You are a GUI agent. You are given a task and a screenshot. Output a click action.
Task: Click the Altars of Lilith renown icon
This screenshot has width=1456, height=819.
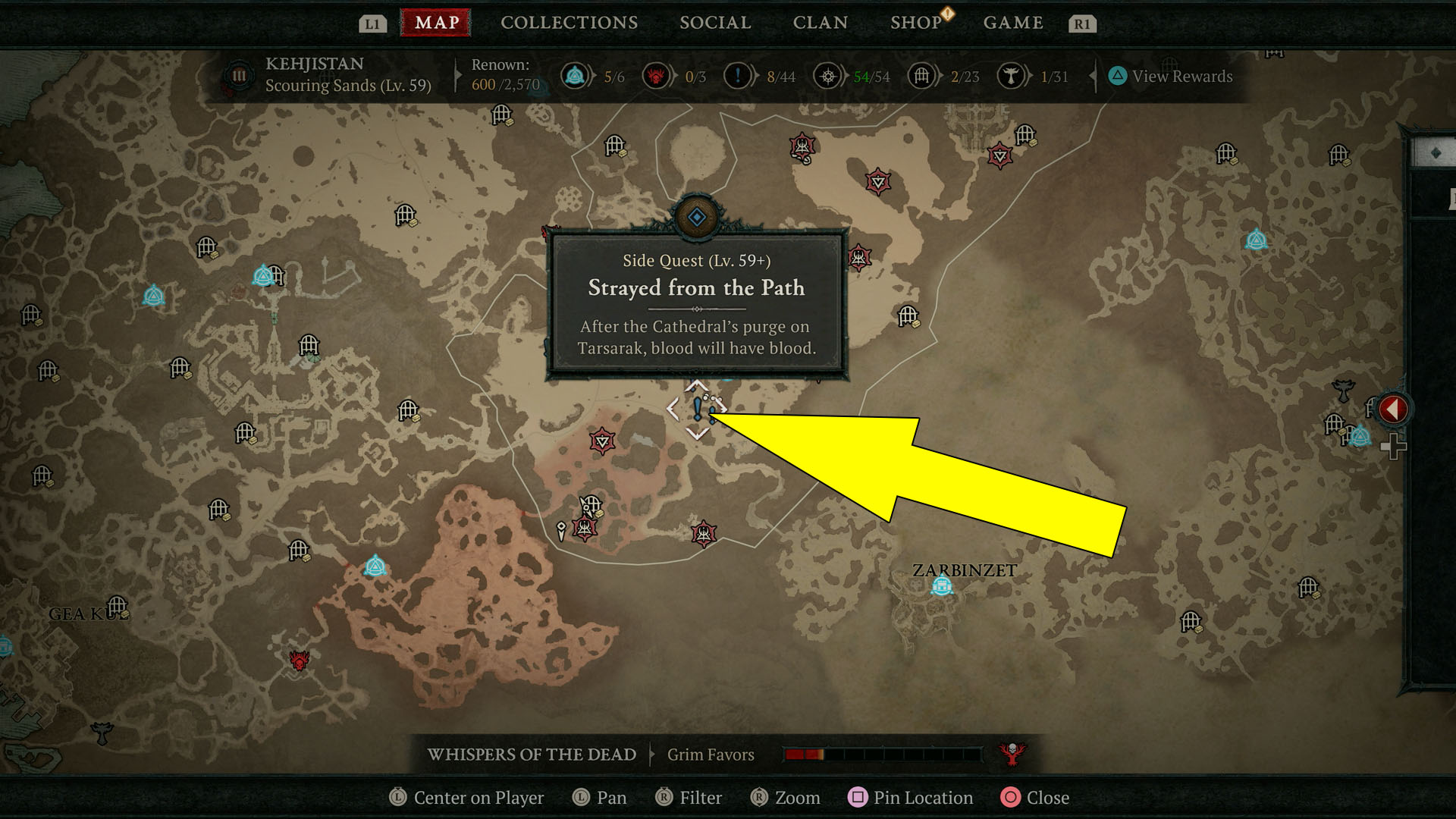[656, 77]
